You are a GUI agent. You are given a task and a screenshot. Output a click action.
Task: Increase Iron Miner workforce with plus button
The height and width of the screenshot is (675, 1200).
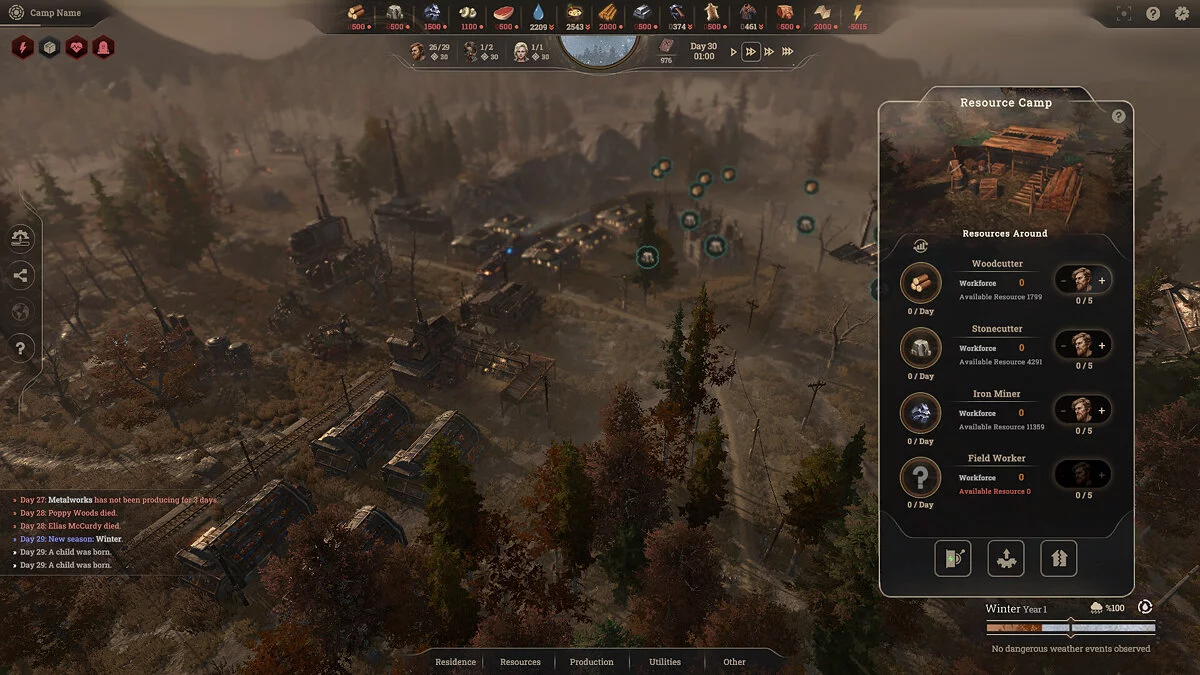point(1102,410)
